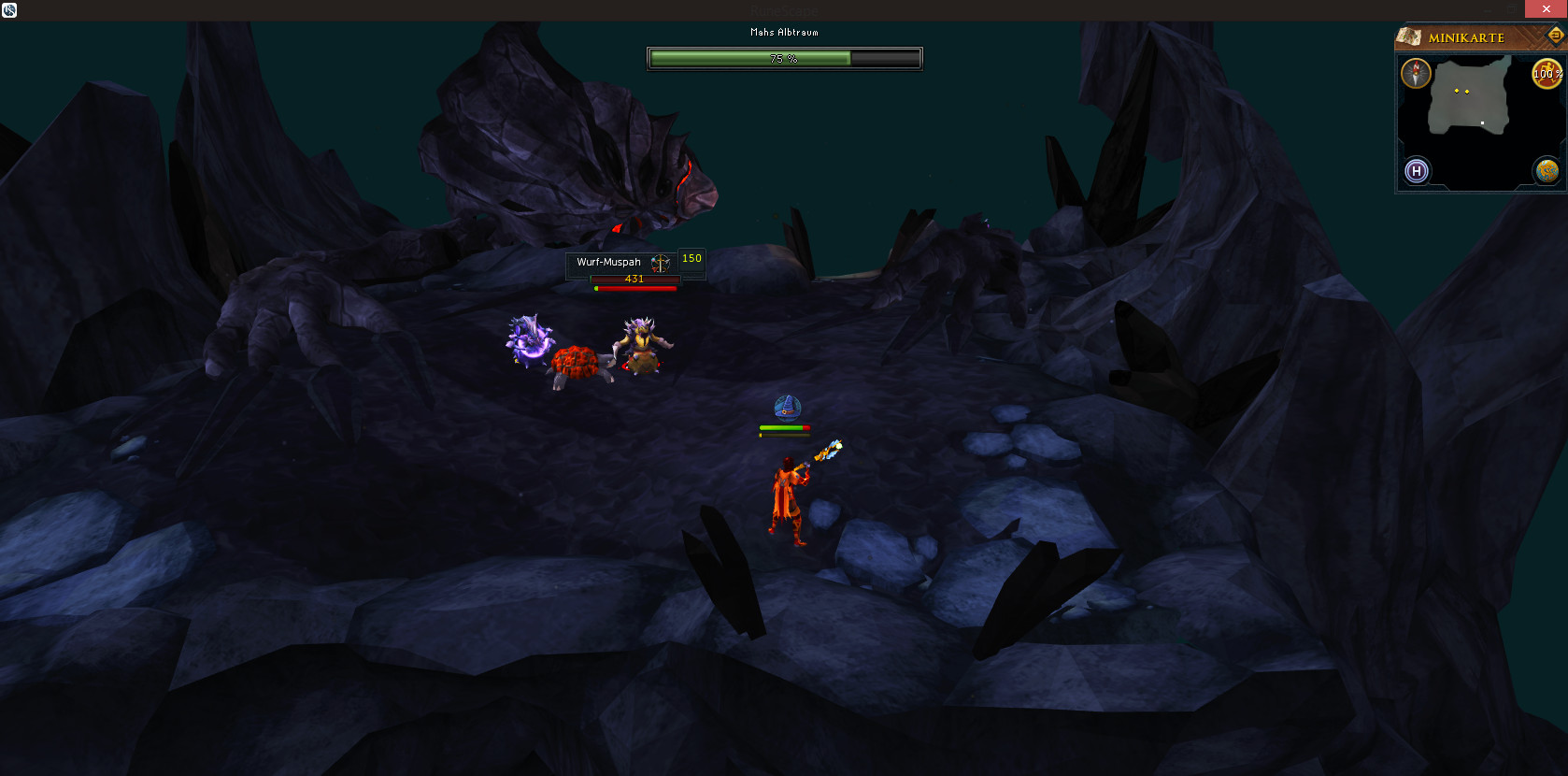The image size is (1568, 776).
Task: Close the game window with the red X
Action: pos(1546,9)
